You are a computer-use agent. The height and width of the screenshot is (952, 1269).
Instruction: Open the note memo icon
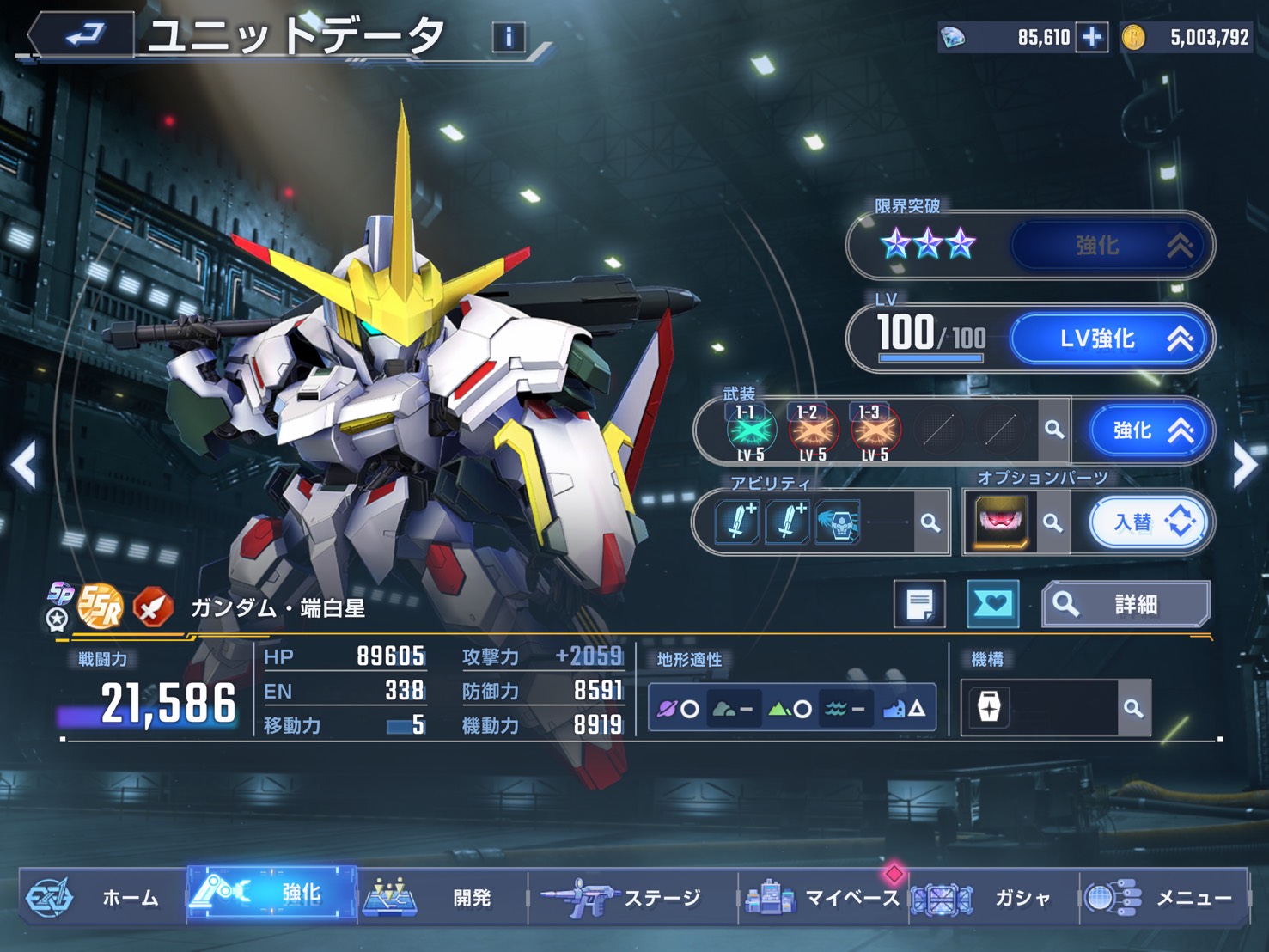coord(919,604)
